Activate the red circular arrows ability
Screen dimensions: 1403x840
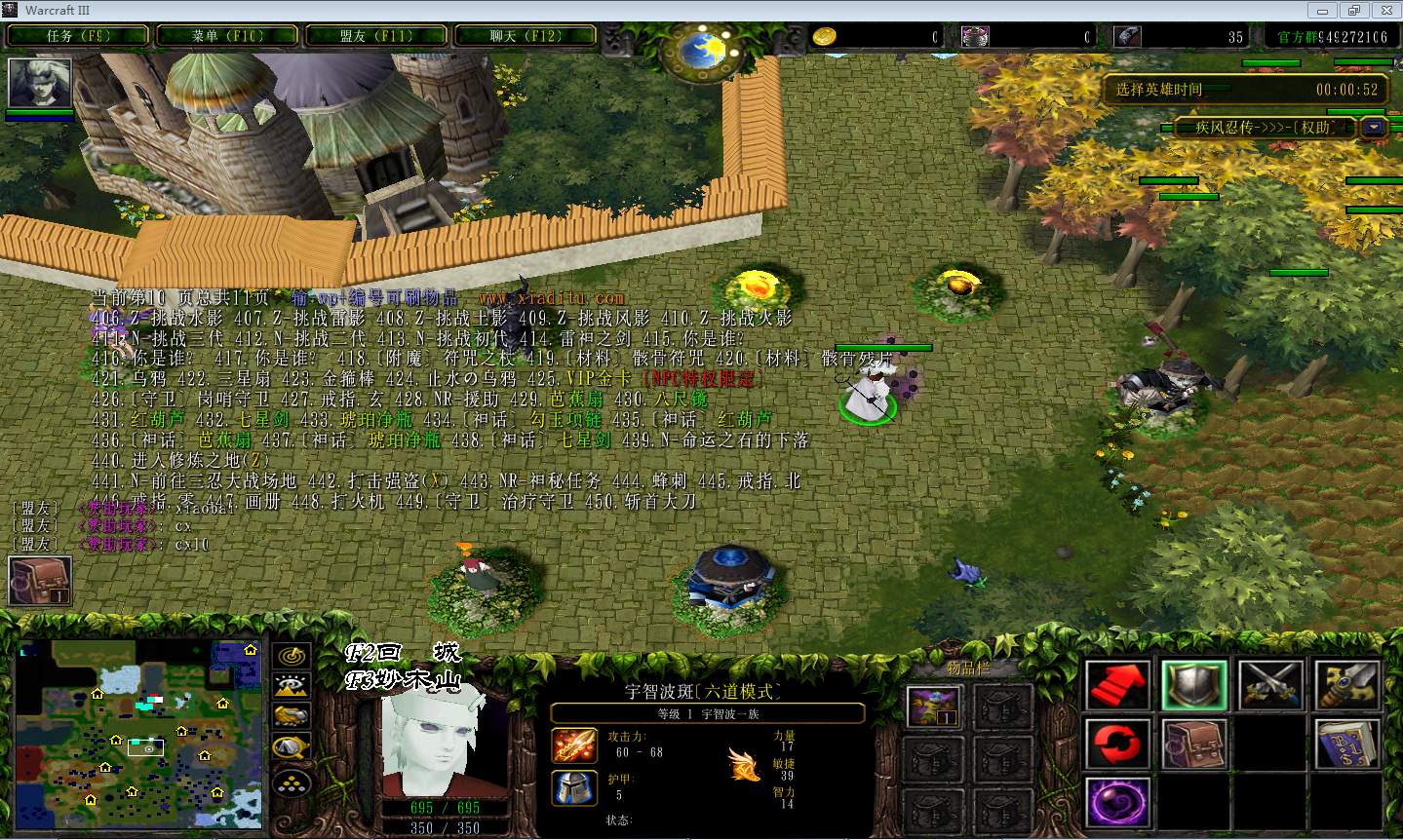[x=1117, y=745]
